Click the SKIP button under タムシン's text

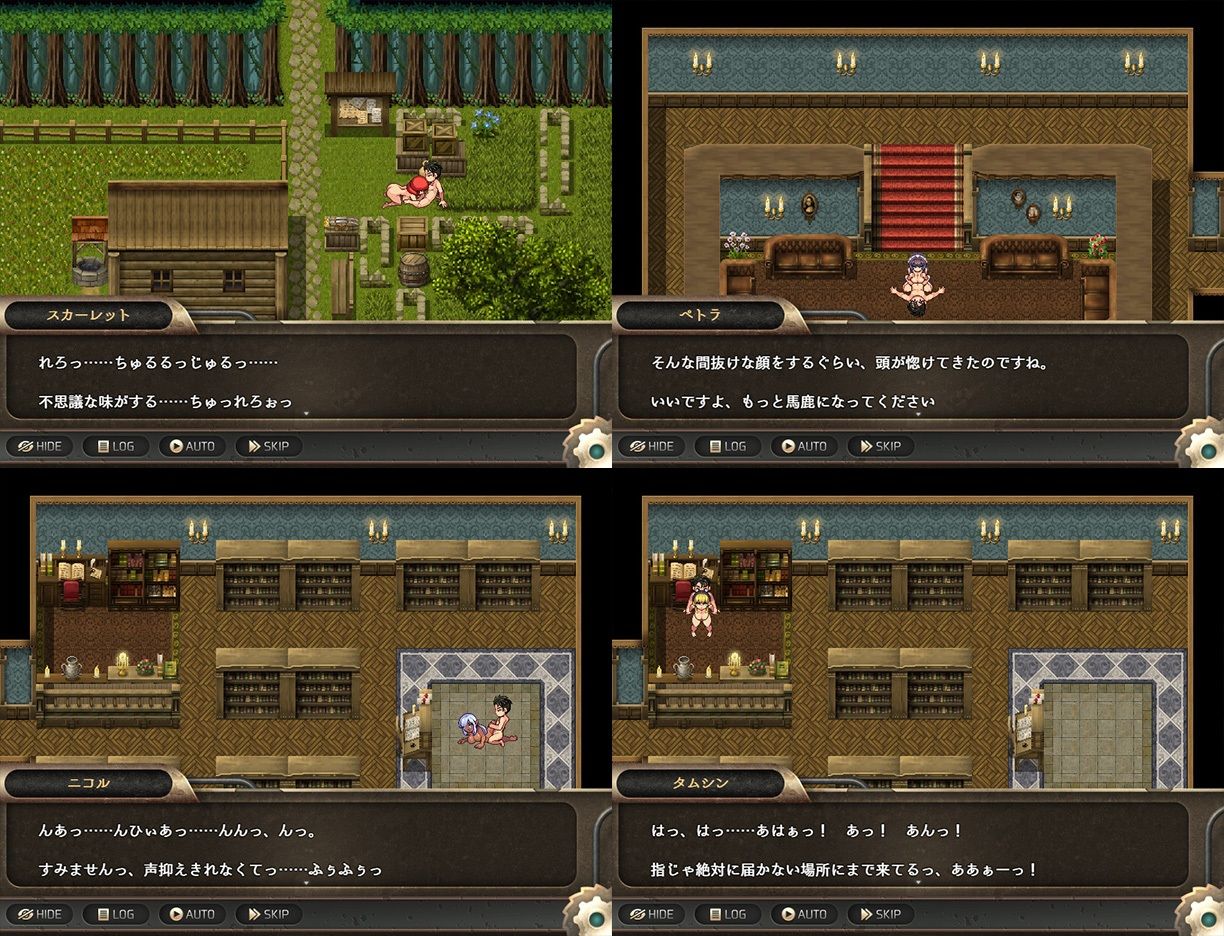(880, 914)
